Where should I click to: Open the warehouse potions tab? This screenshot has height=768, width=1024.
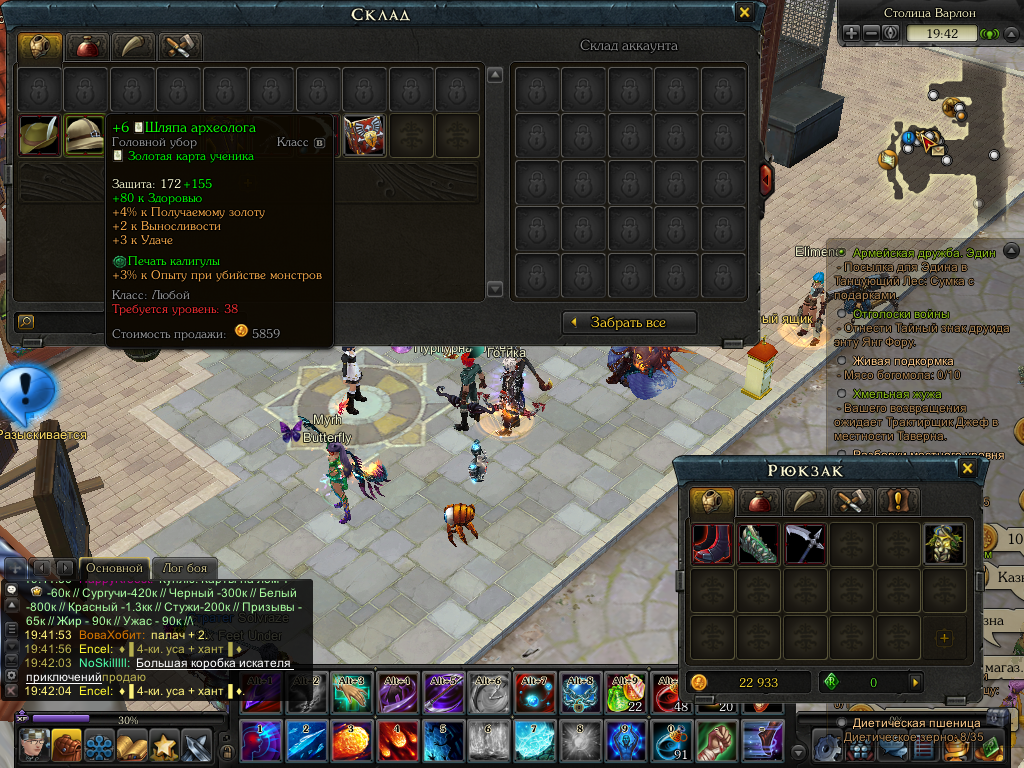pos(86,46)
